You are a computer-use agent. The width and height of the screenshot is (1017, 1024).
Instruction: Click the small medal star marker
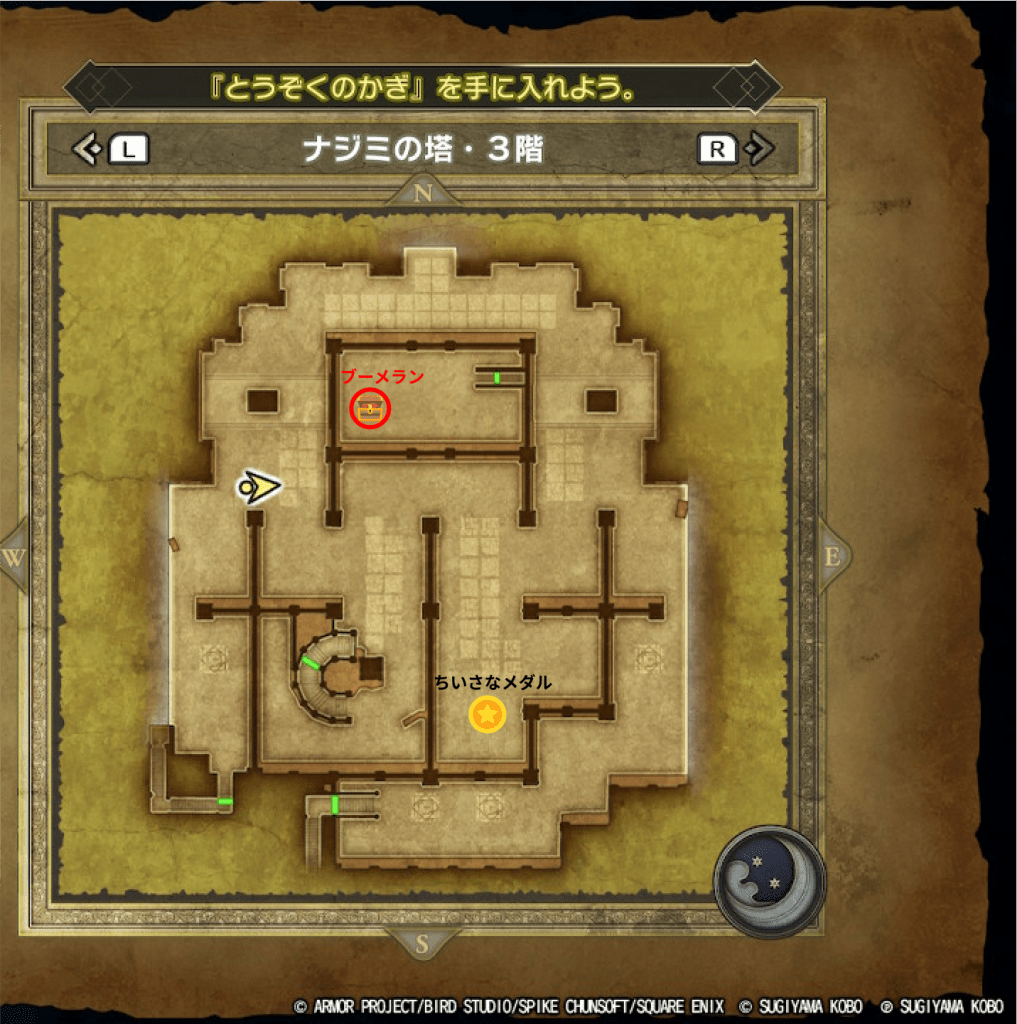[x=487, y=714]
